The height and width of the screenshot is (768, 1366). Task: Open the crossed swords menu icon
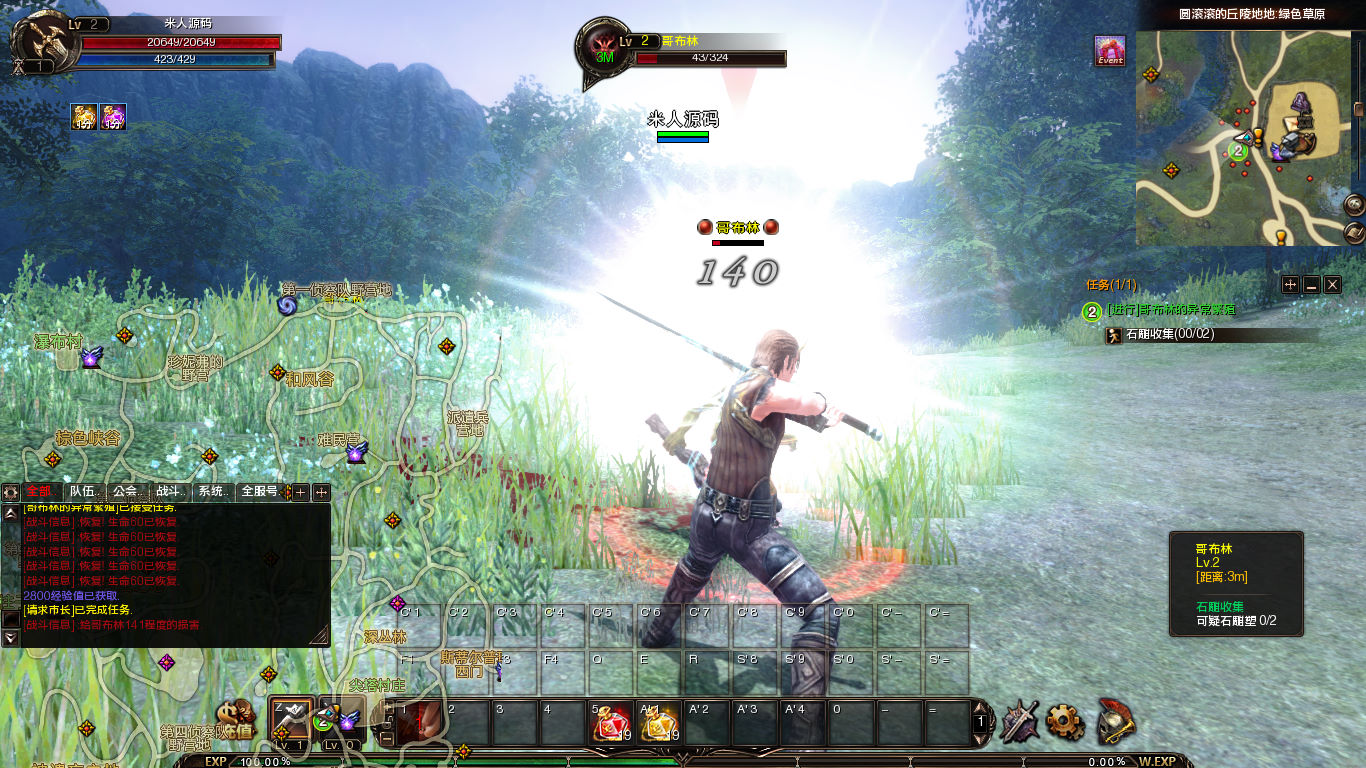pos(1020,721)
